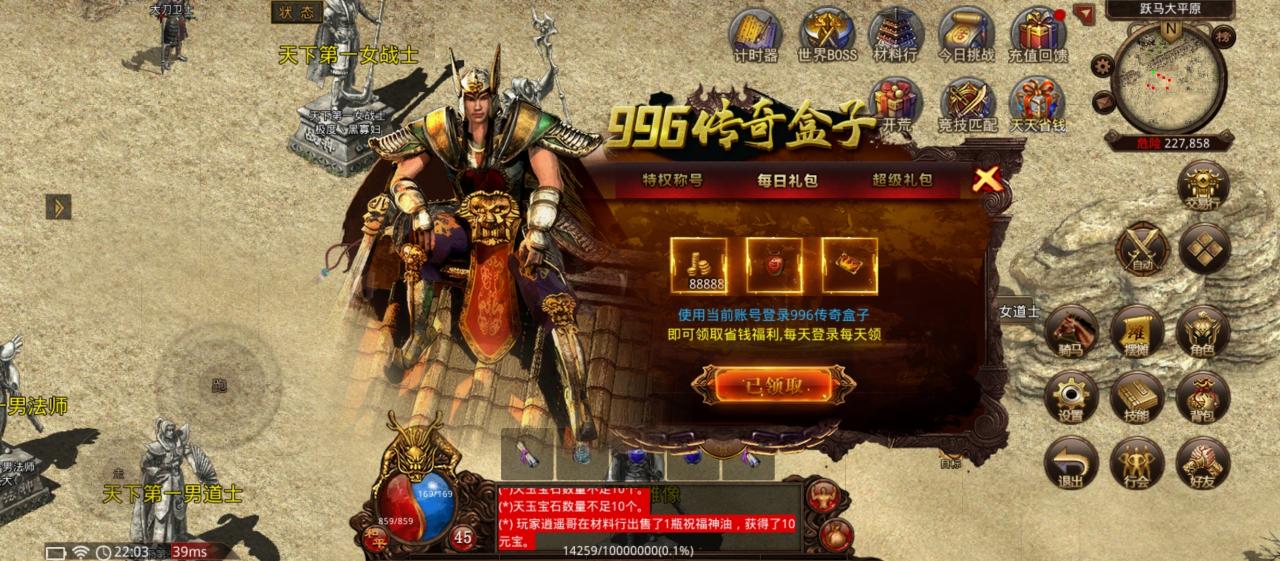
Task: Open the 角色 character sheet
Action: [x=1202, y=332]
